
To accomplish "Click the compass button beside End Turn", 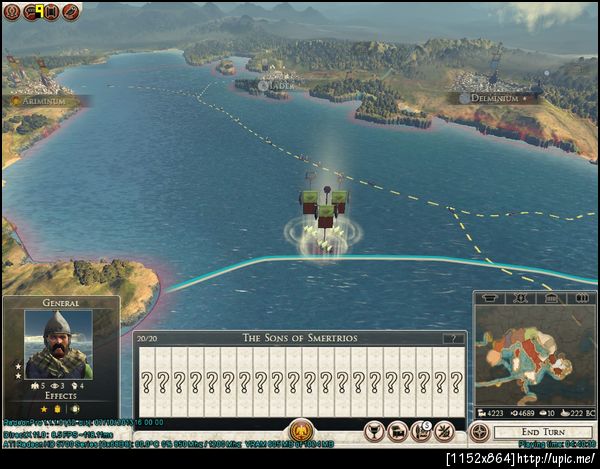I will [479, 431].
